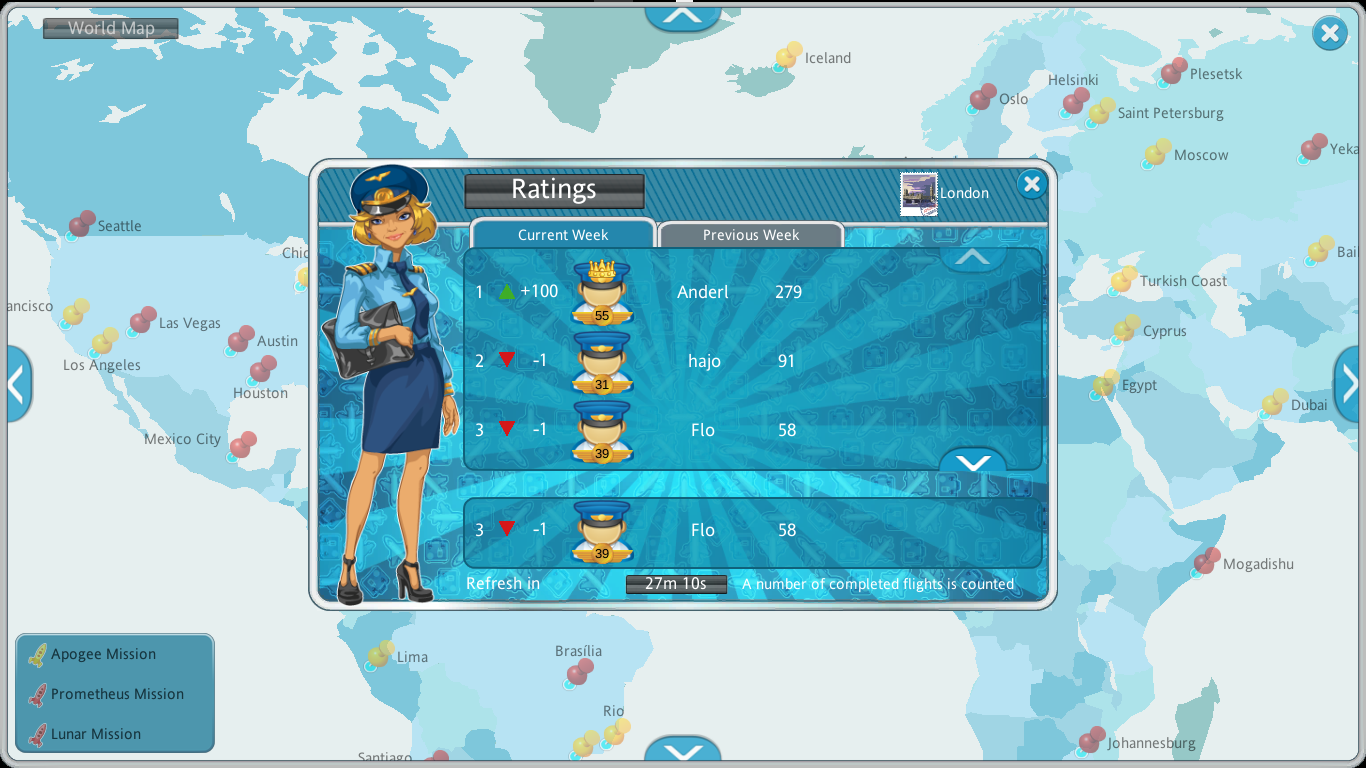Choose the Moscow map pin
Image resolution: width=1366 pixels, height=768 pixels.
pyautogui.click(x=1157, y=154)
